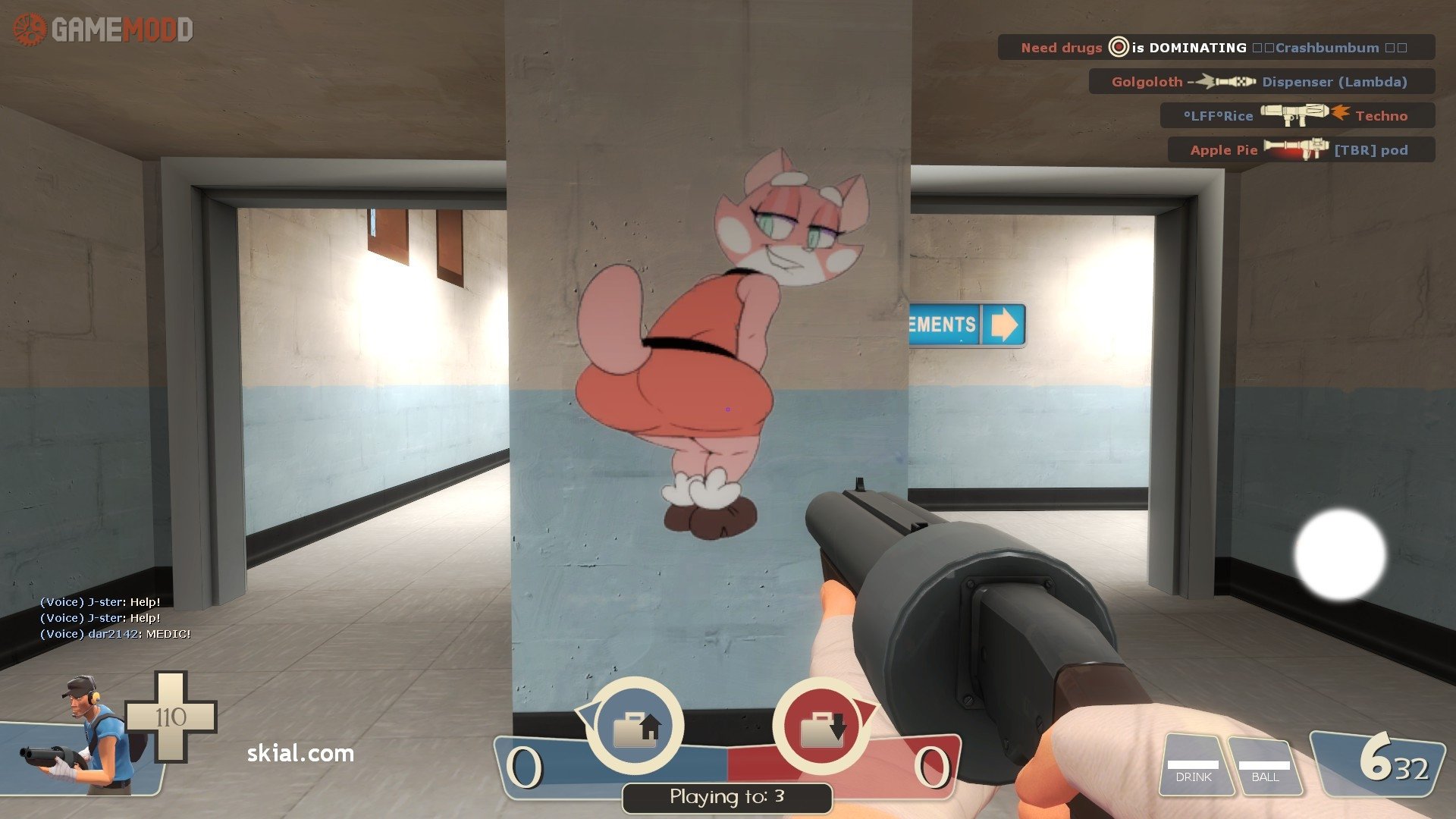Select the Golgoloth Dispenser kill feed entry

click(x=1260, y=82)
